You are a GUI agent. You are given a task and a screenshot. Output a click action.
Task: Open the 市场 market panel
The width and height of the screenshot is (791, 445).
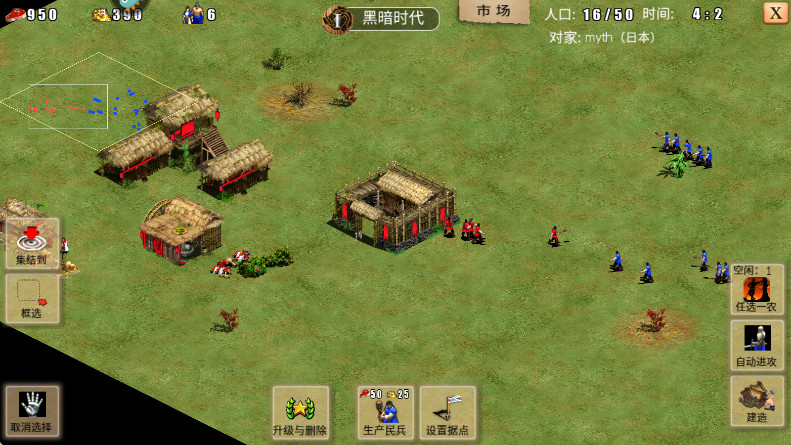493,11
